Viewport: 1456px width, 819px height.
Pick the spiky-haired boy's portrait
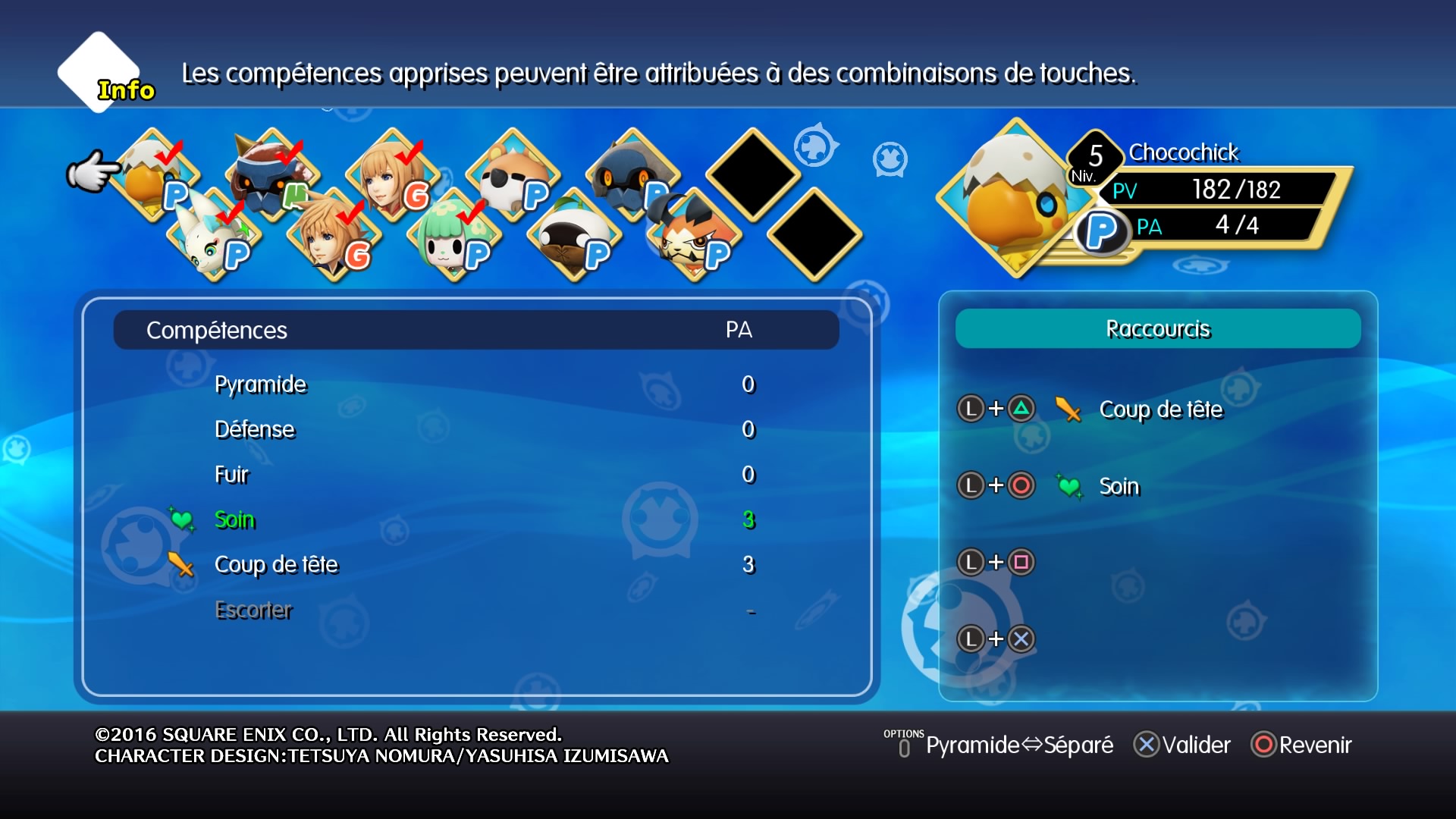pyautogui.click(x=331, y=237)
